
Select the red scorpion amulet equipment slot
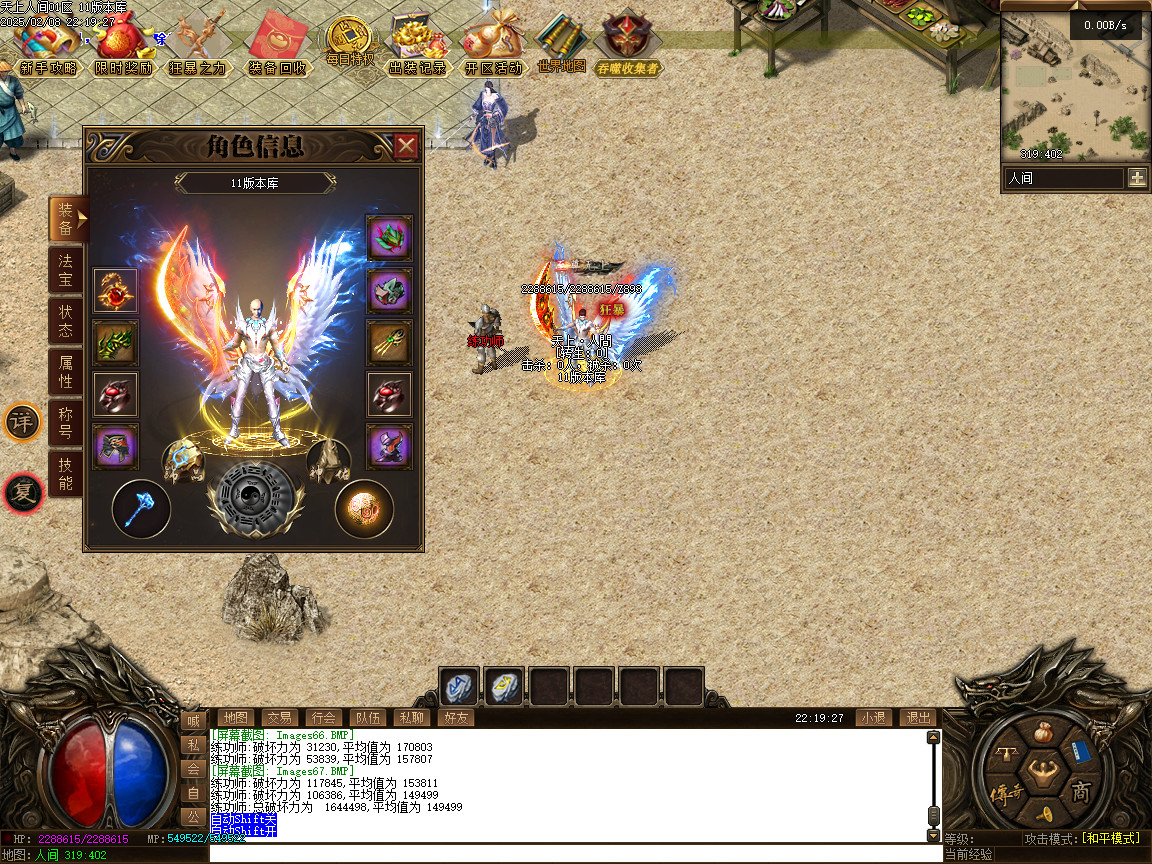(116, 290)
